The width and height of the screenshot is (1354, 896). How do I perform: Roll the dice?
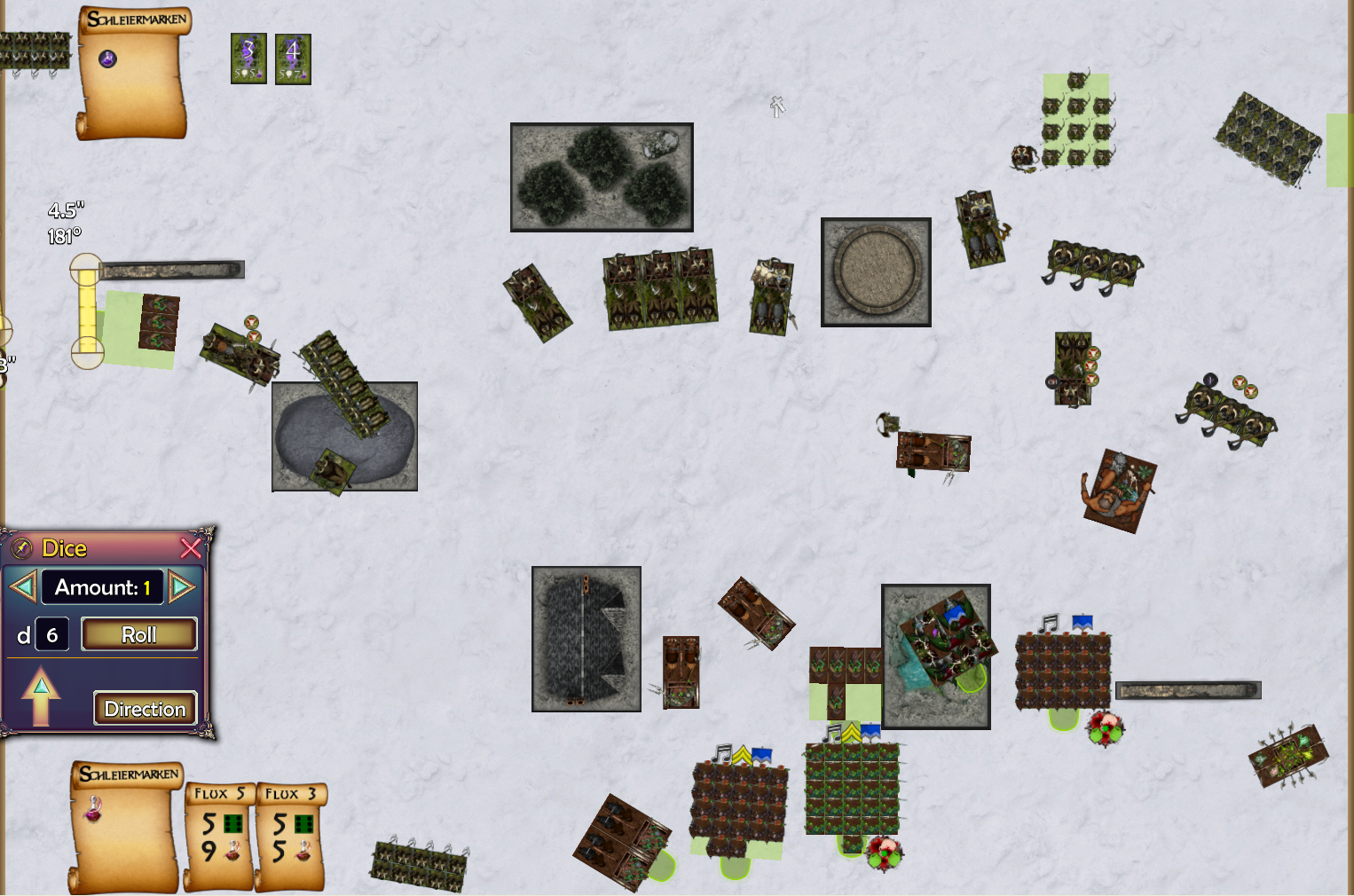pyautogui.click(x=138, y=635)
